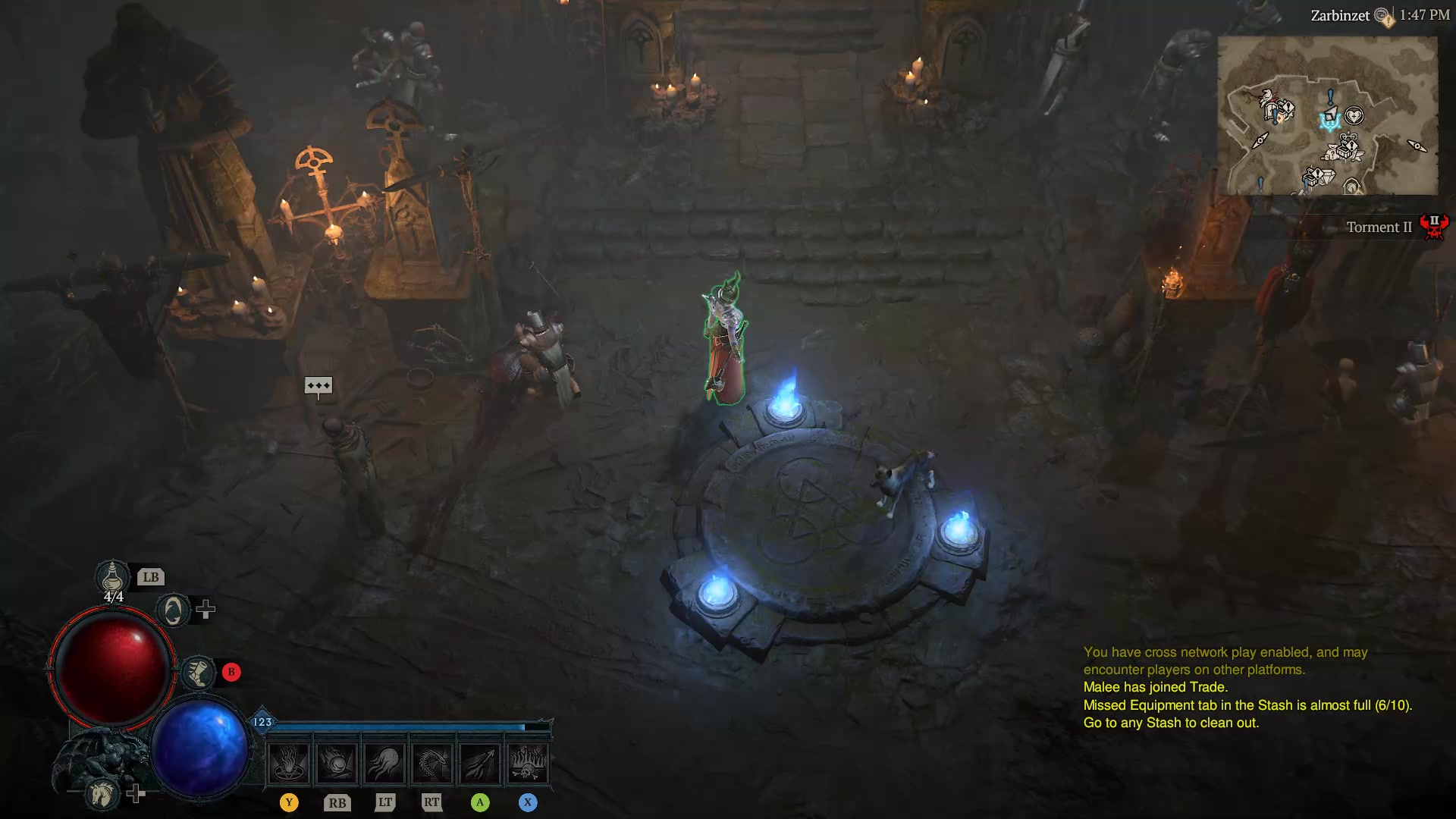Open the Jeweler gem icon on minimap
1456x819 pixels.
(1328, 177)
